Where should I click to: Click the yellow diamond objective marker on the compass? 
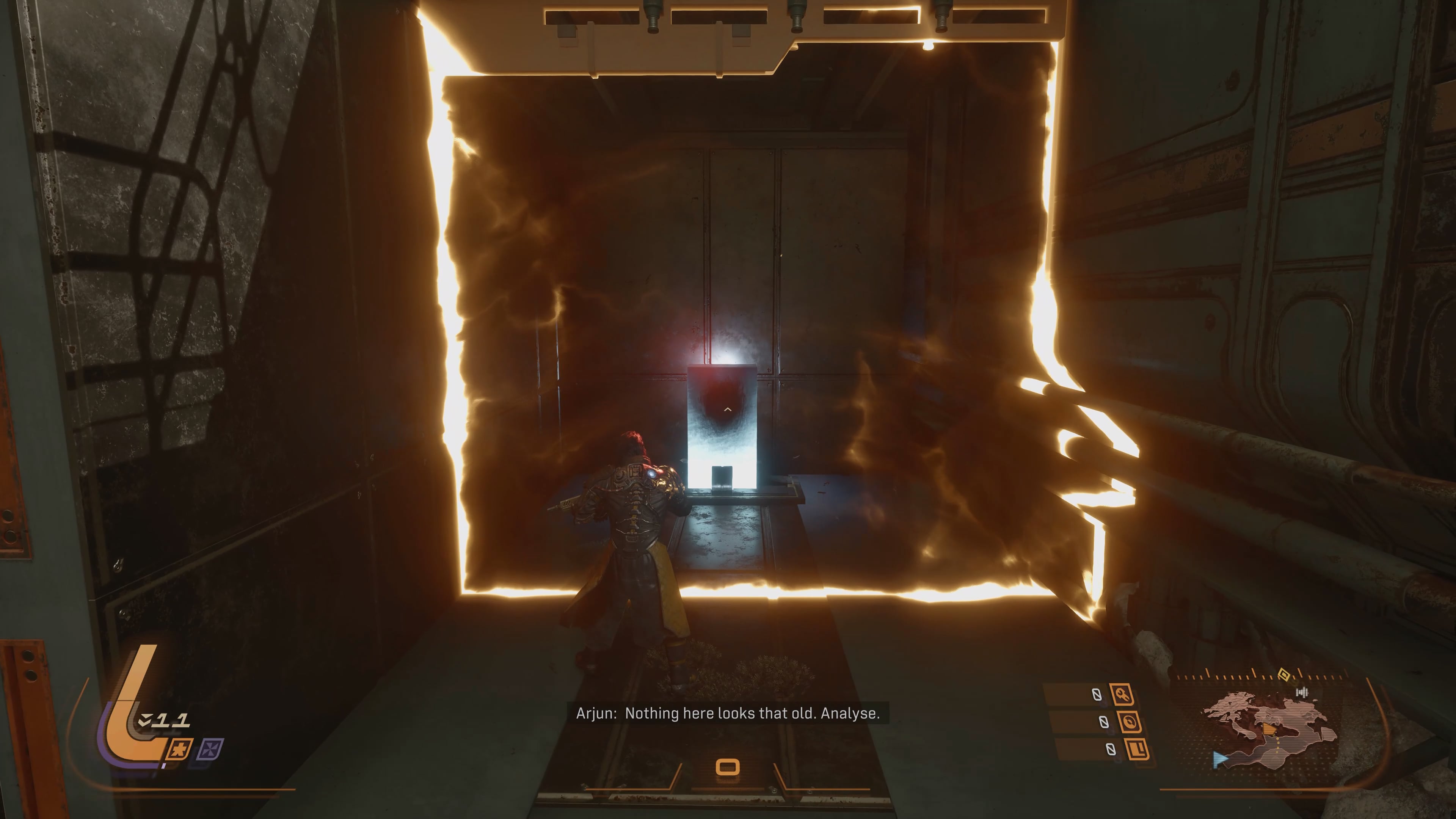1284,674
